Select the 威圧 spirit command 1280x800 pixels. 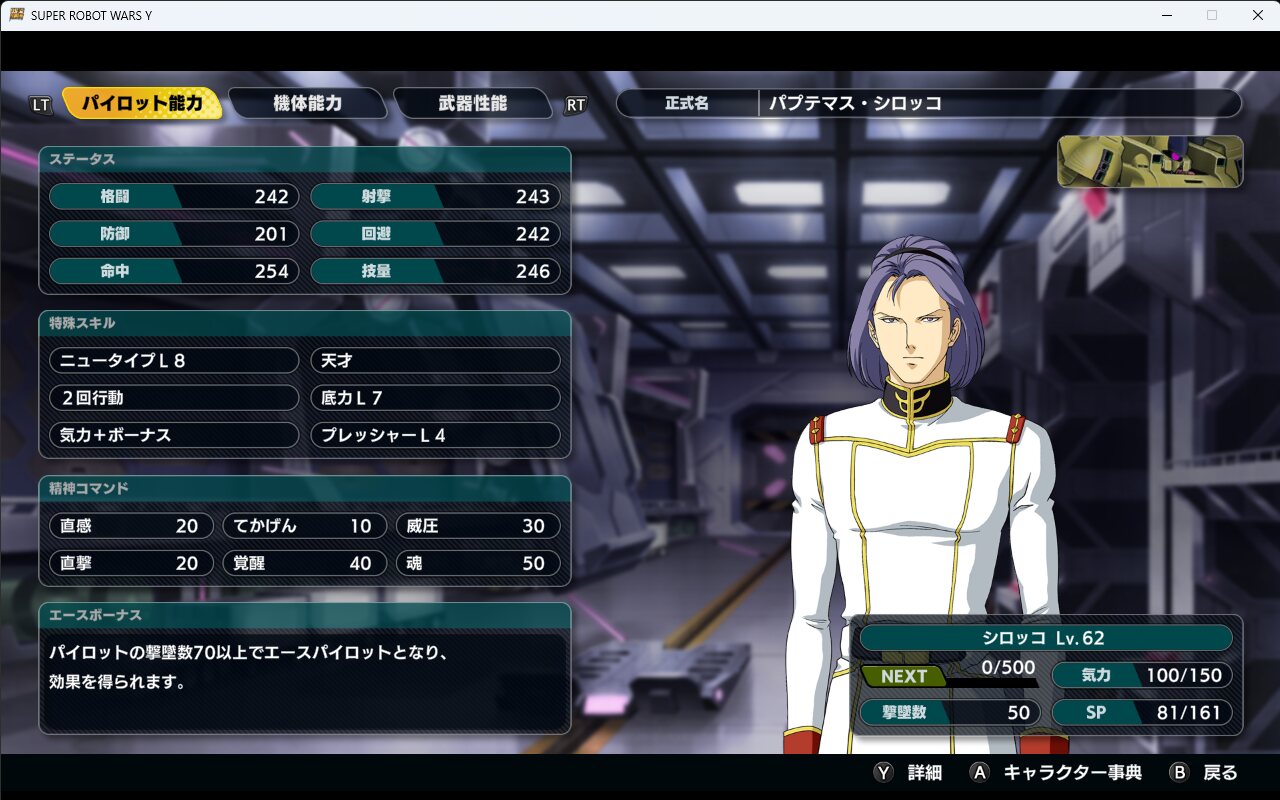coord(477,526)
